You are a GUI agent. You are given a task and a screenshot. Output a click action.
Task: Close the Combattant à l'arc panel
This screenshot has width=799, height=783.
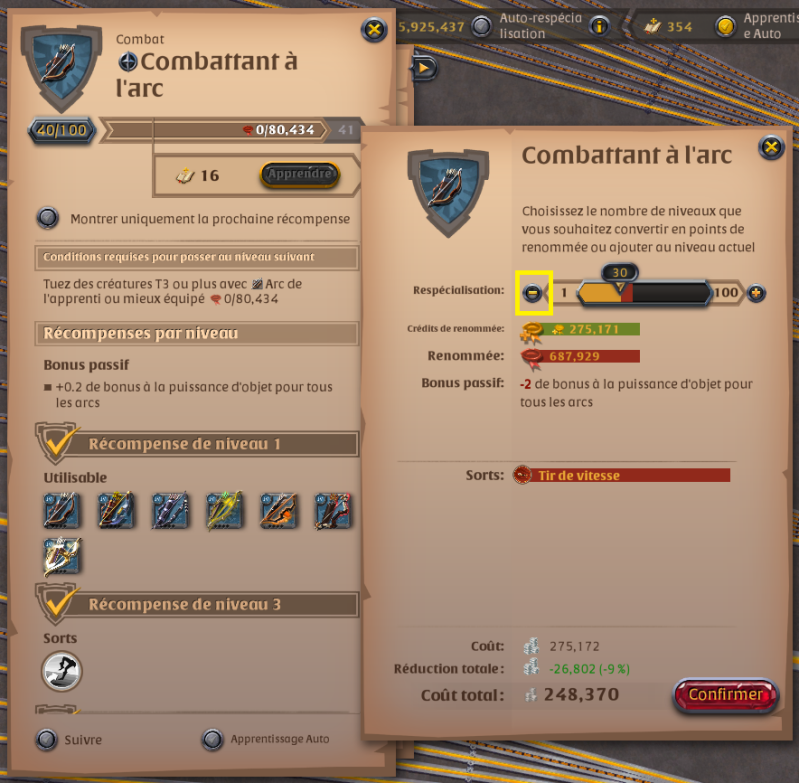[373, 29]
